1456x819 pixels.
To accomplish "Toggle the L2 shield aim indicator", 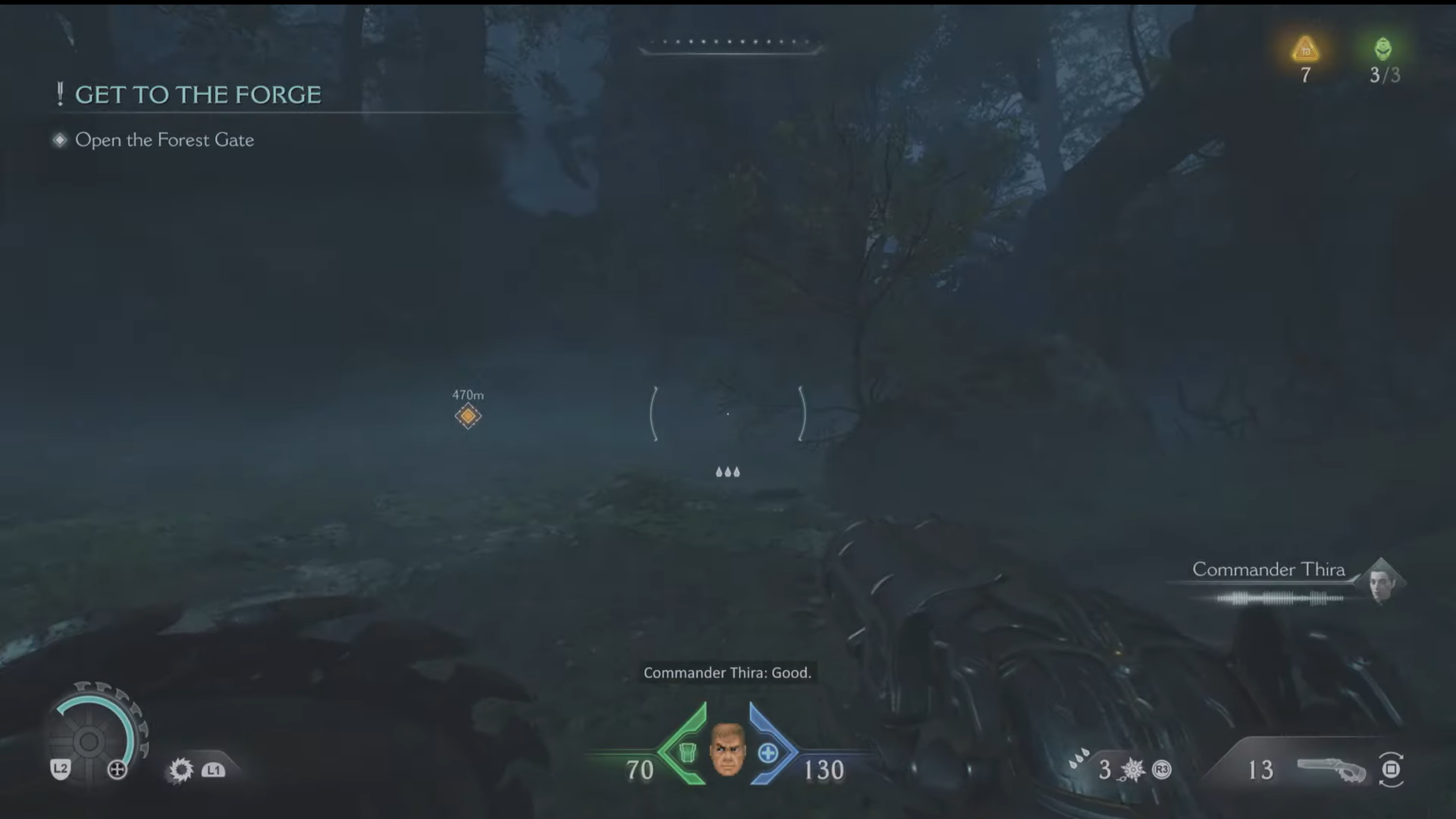I will click(60, 770).
